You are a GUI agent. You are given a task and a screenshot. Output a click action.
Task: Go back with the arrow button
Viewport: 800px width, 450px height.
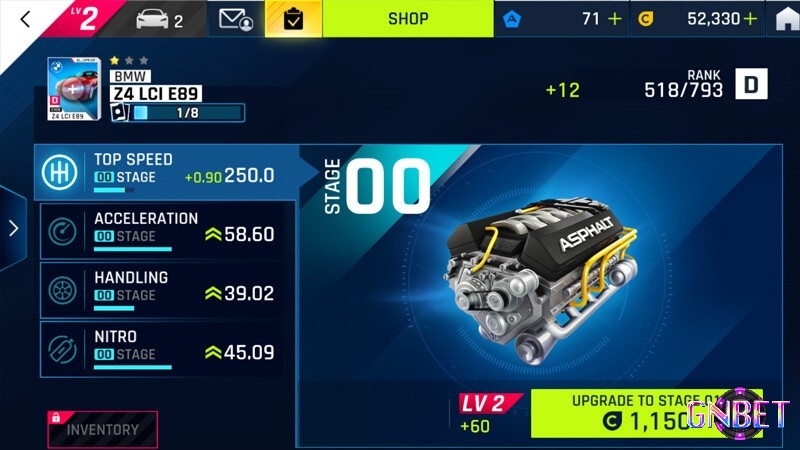(x=25, y=19)
